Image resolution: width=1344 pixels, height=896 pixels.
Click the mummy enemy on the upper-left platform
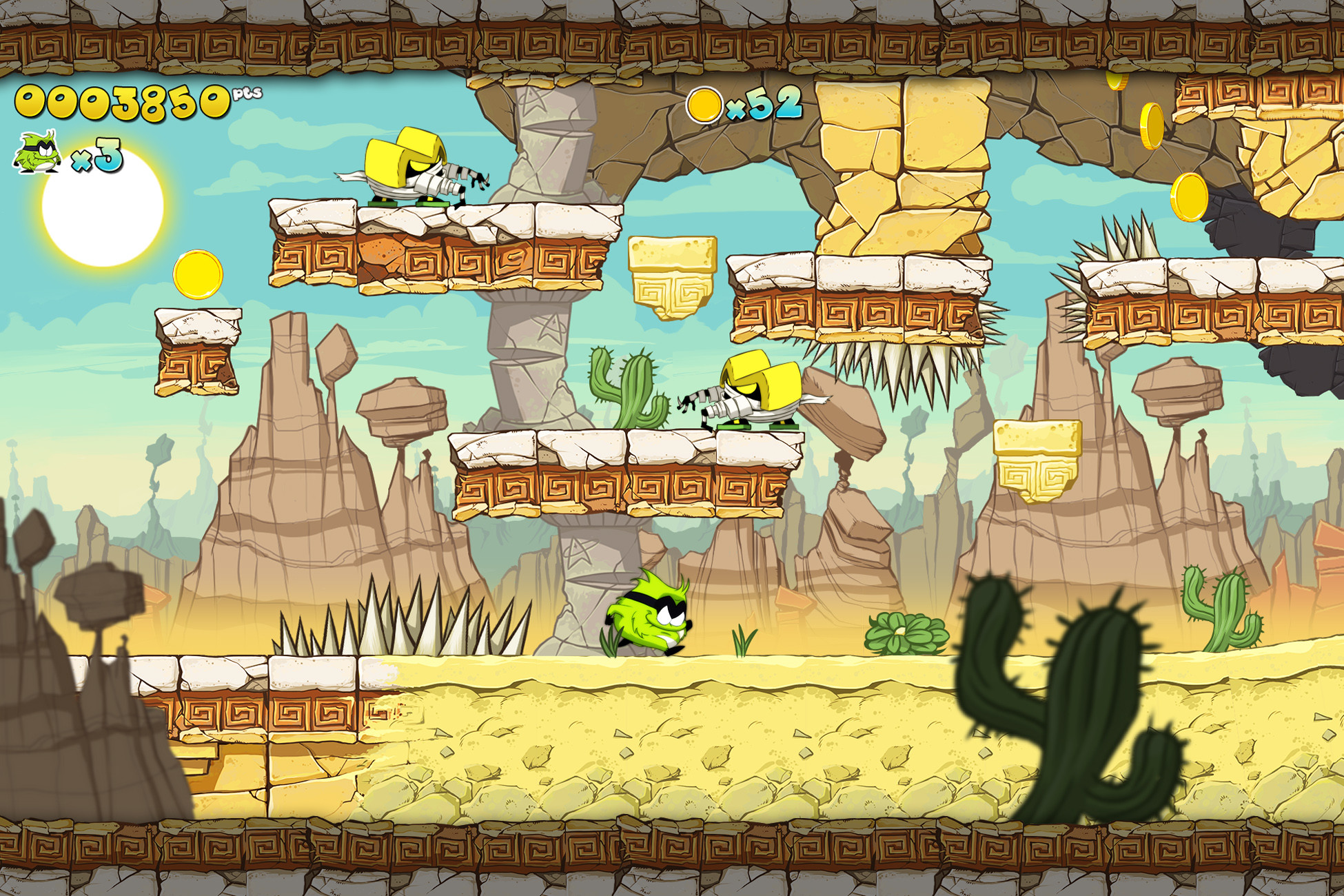point(407,165)
